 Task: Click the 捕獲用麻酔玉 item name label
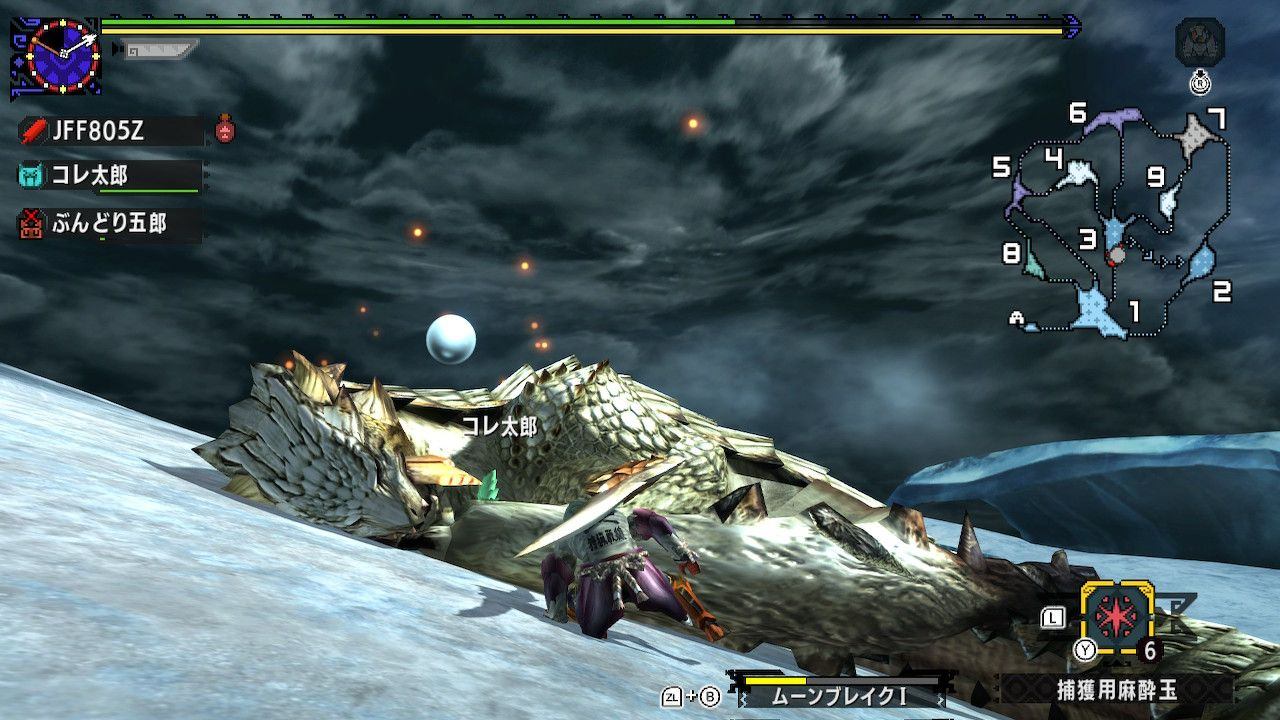(x=1116, y=689)
